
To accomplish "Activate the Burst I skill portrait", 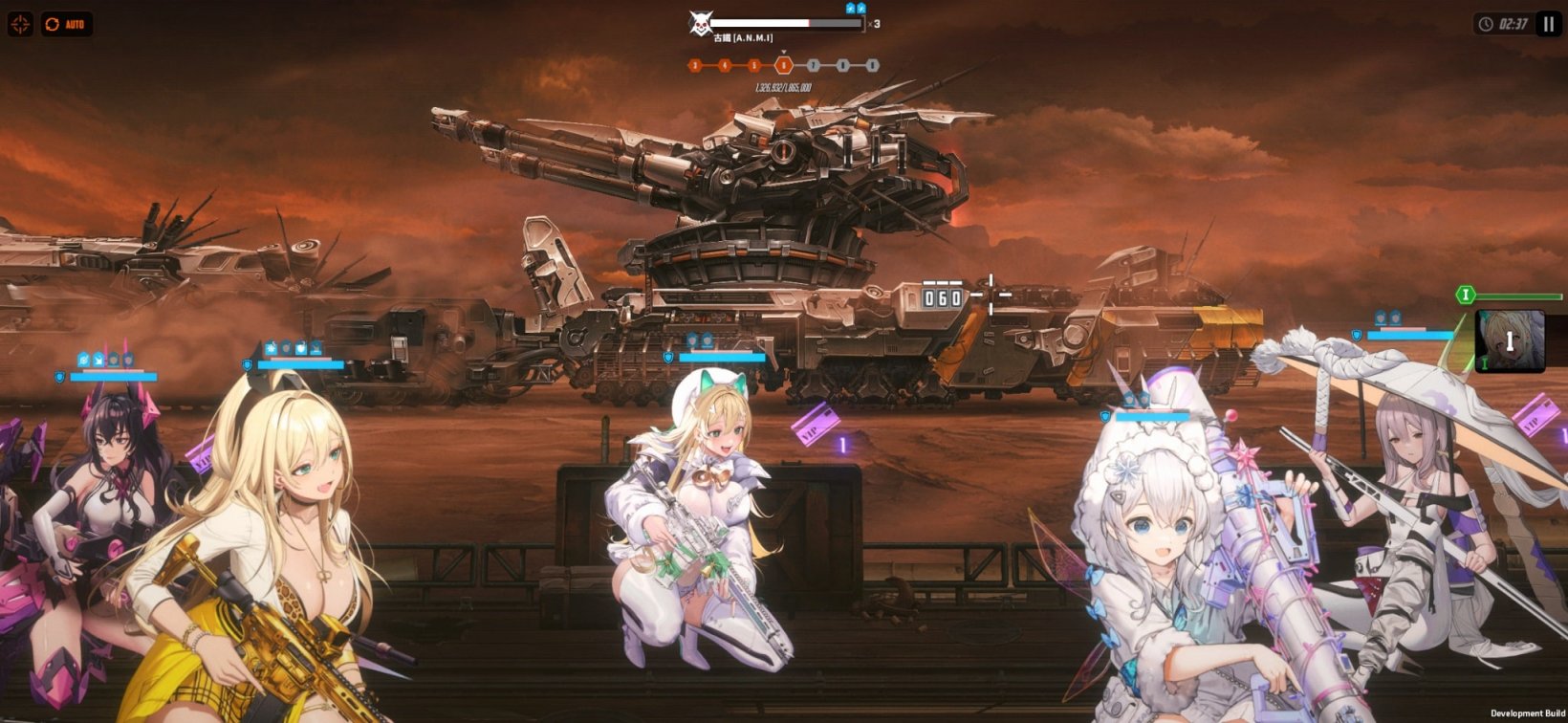I will point(1510,341).
